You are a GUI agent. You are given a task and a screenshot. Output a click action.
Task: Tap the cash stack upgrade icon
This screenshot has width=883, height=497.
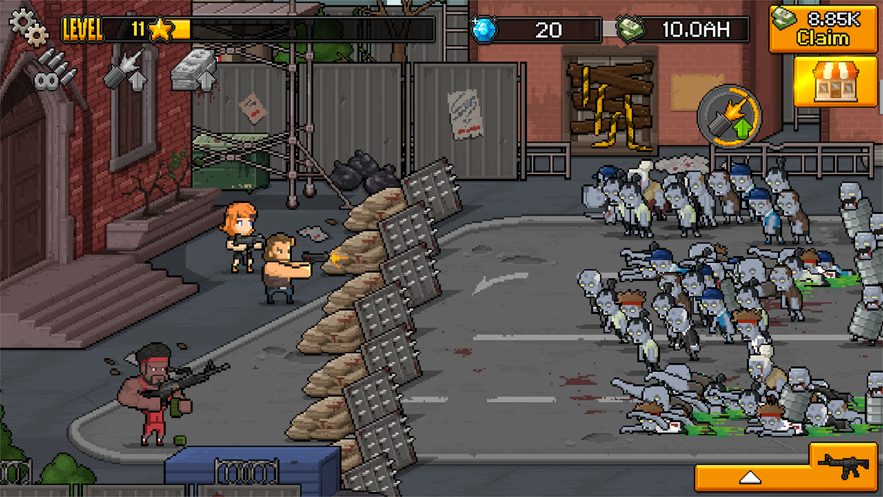tap(195, 71)
